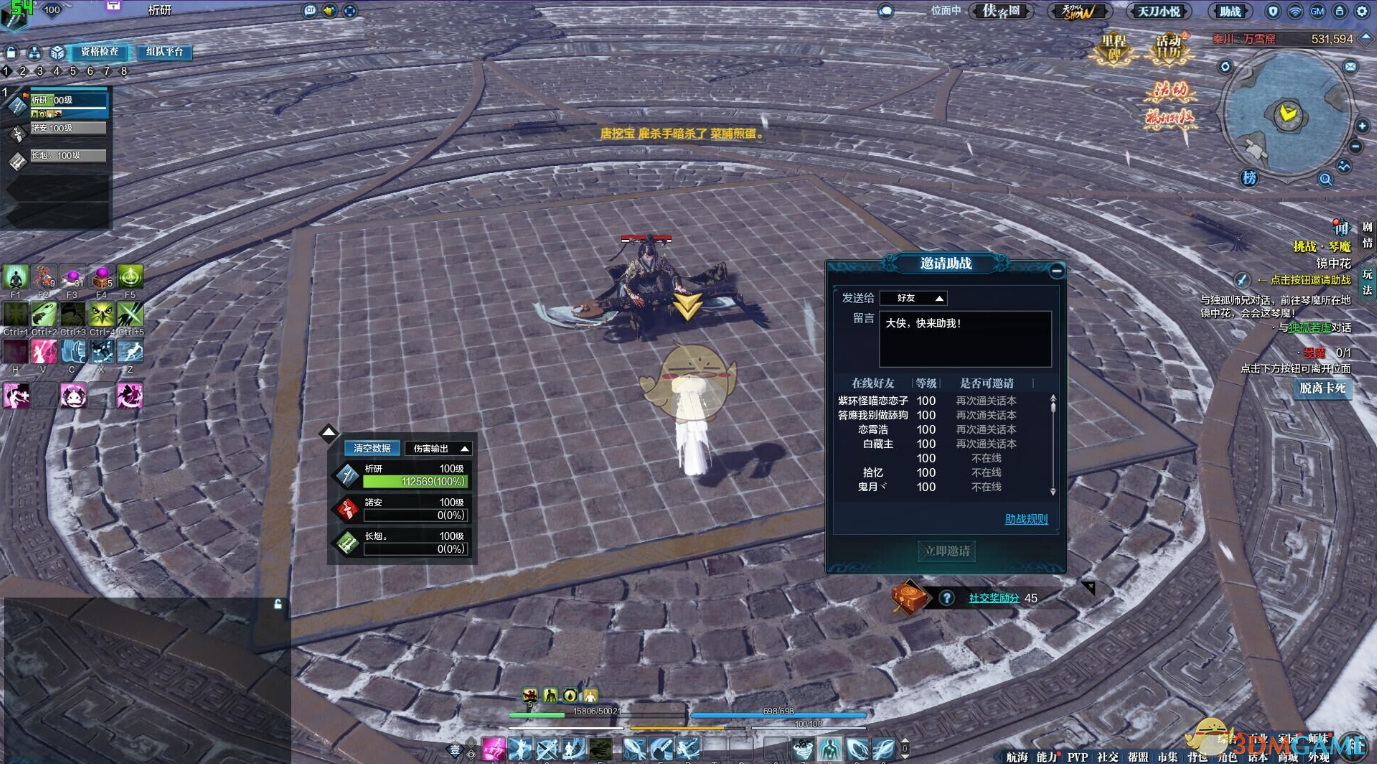Open the 活动日历 event calendar

pyautogui.click(x=1167, y=48)
